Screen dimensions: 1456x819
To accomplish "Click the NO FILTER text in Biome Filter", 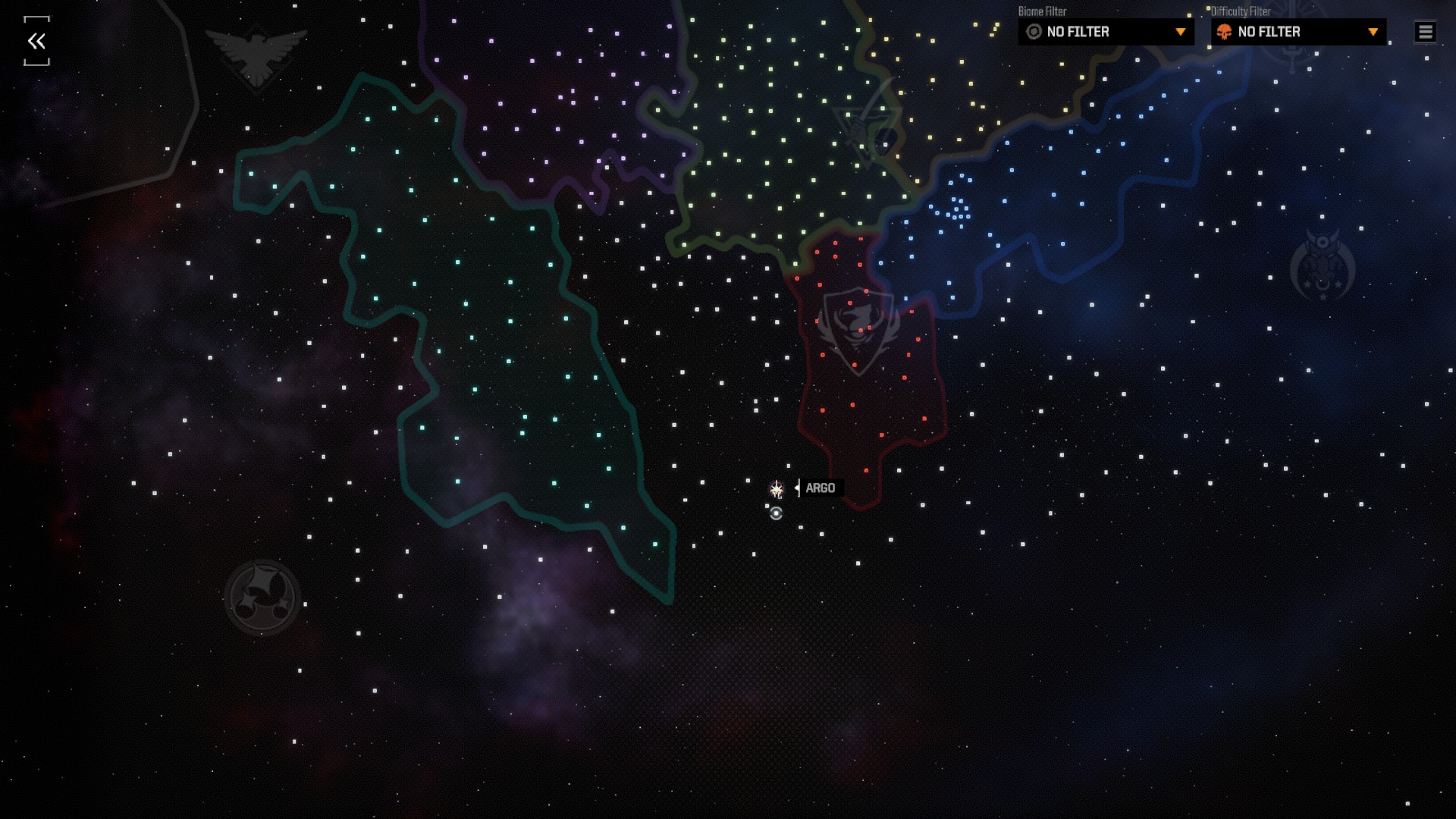I will pyautogui.click(x=1077, y=32).
